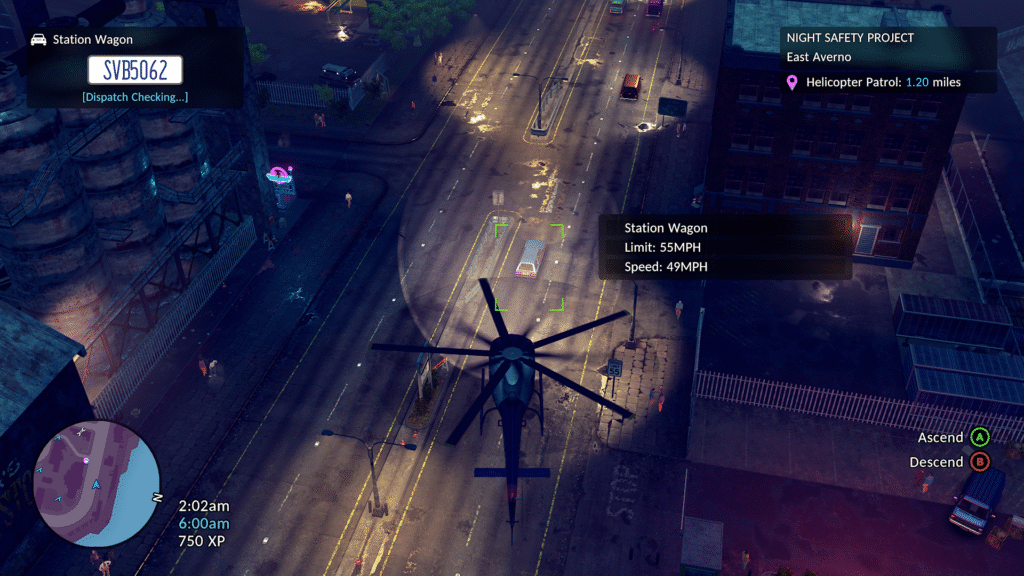Screen dimensions: 1024x576
Task: Select the SVB5062 license plate panel
Action: pyautogui.click(x=135, y=69)
